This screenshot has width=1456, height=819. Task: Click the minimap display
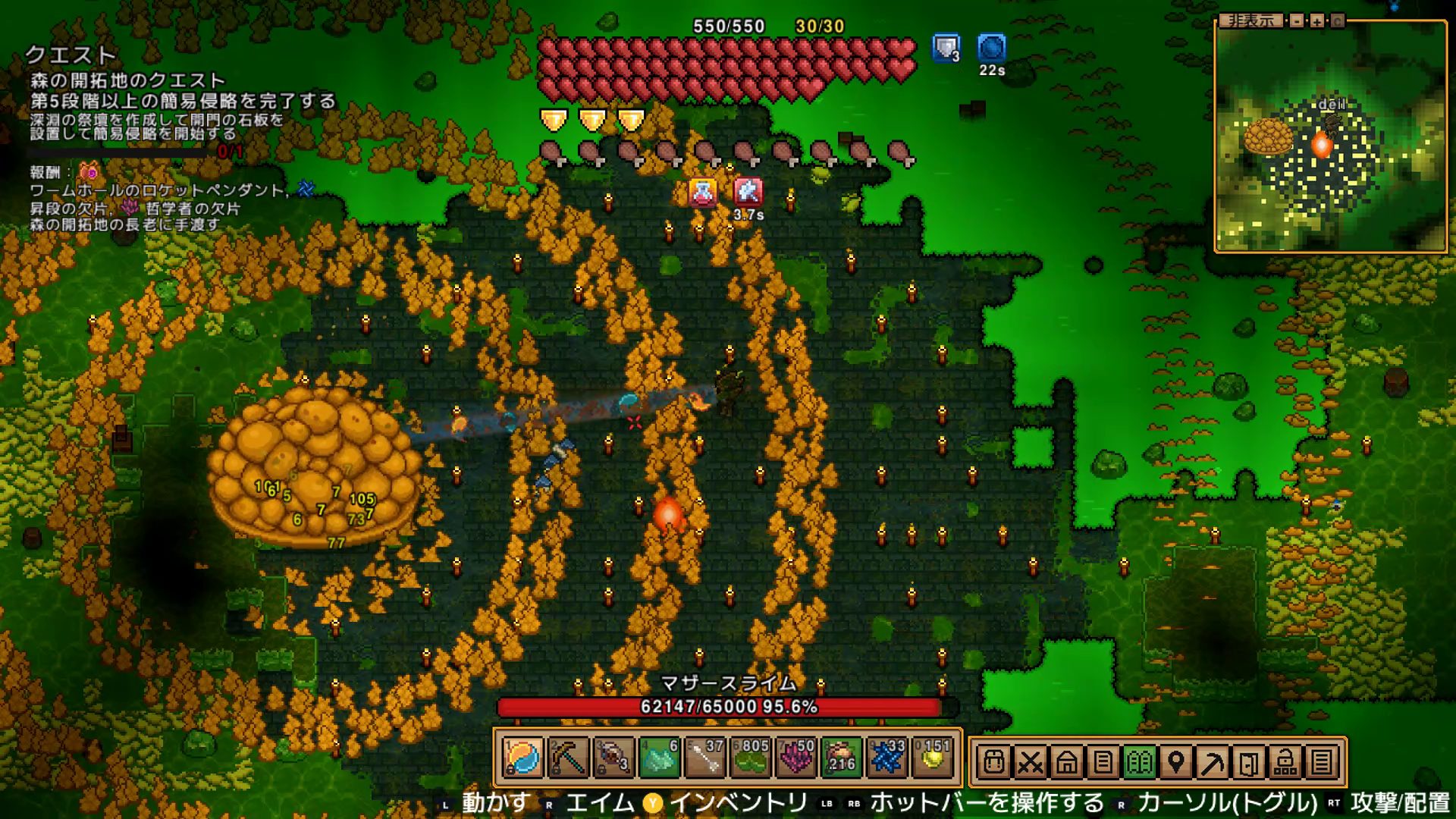[1331, 138]
